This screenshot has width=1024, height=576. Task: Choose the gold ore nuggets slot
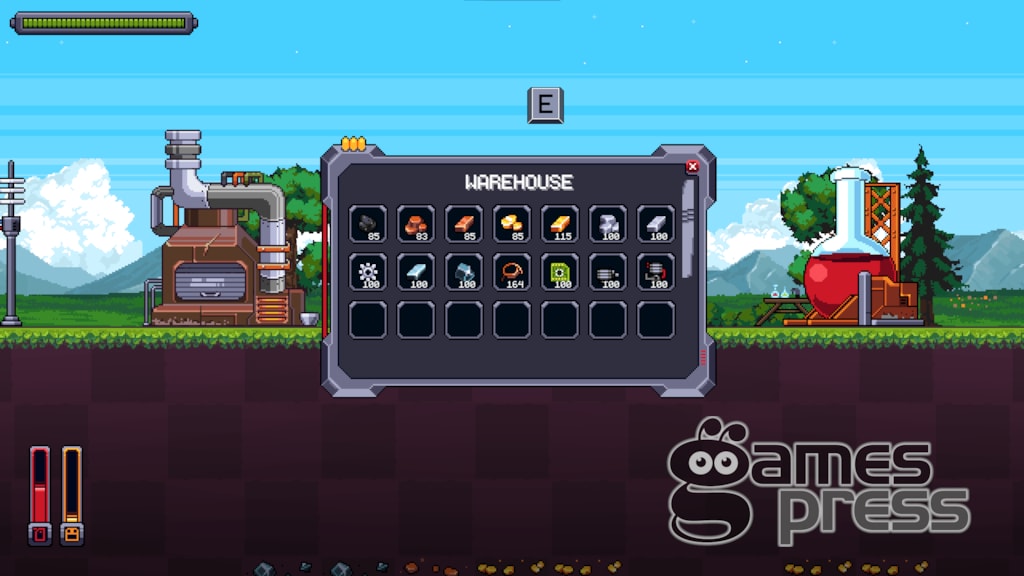pos(512,224)
